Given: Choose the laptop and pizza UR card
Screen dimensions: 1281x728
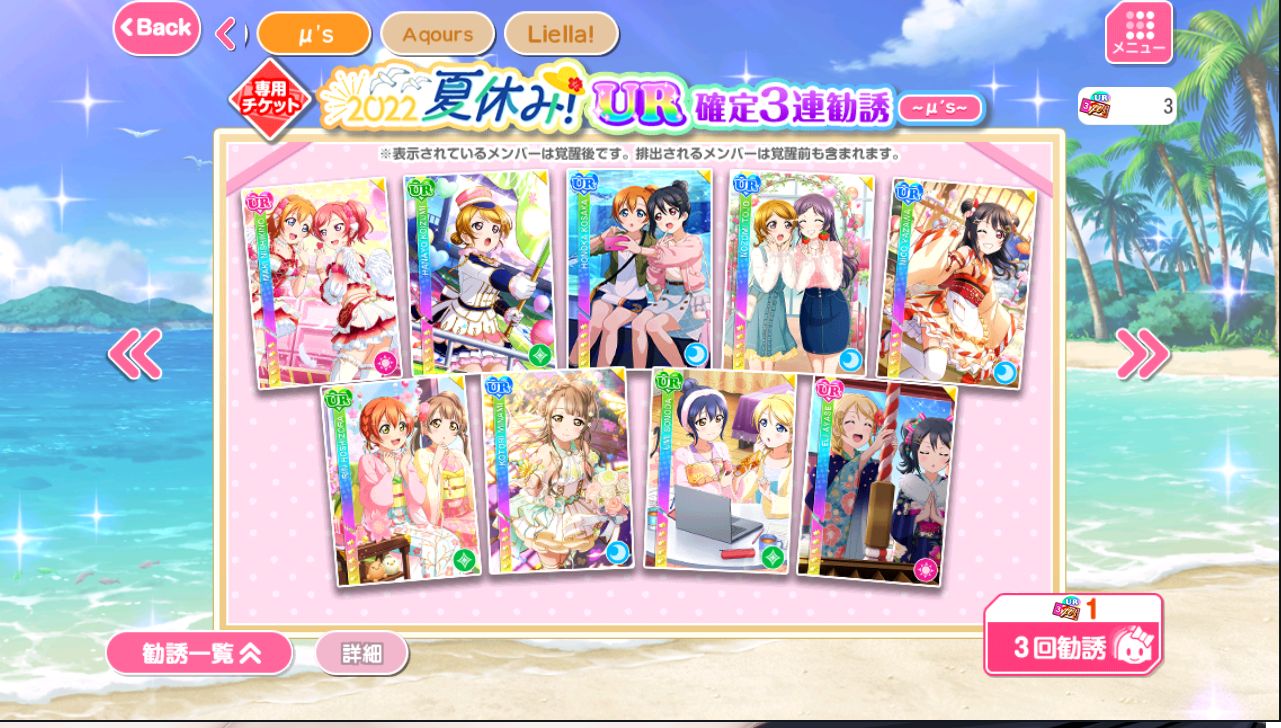Looking at the screenshot, I should [x=719, y=471].
